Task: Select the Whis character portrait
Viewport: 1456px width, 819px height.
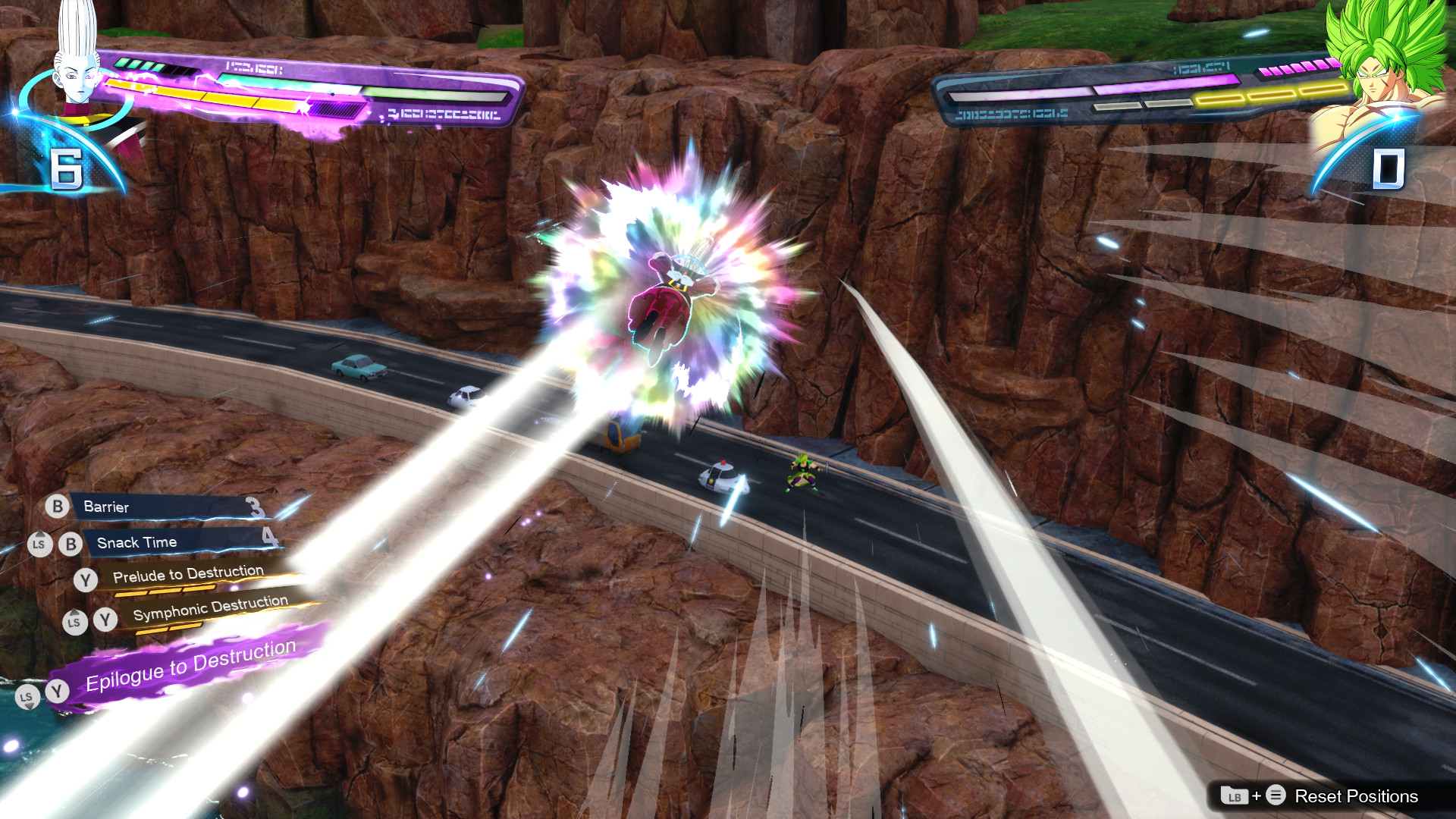Action: (x=72, y=64)
